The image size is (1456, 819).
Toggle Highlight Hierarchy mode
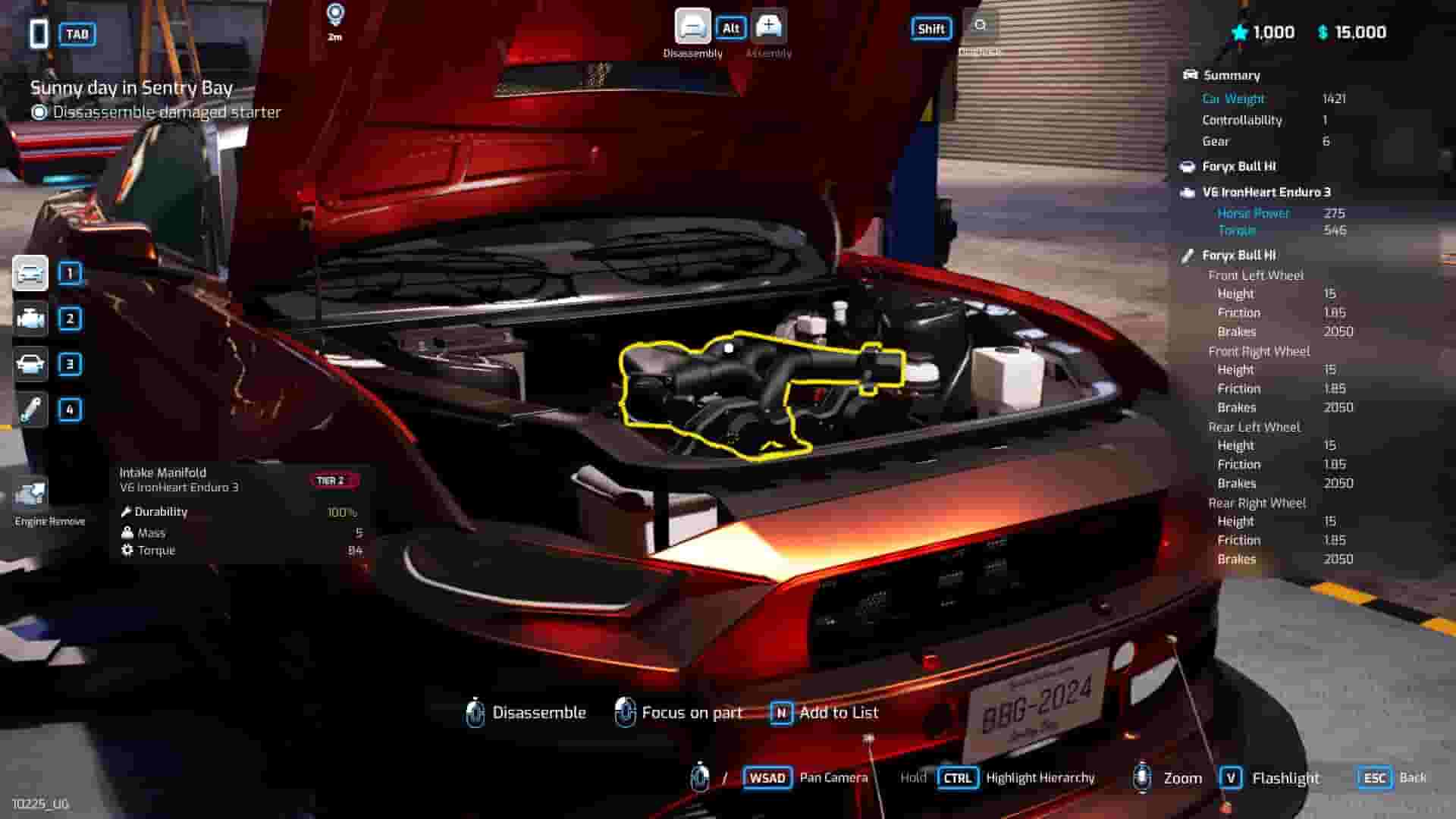coord(957,777)
